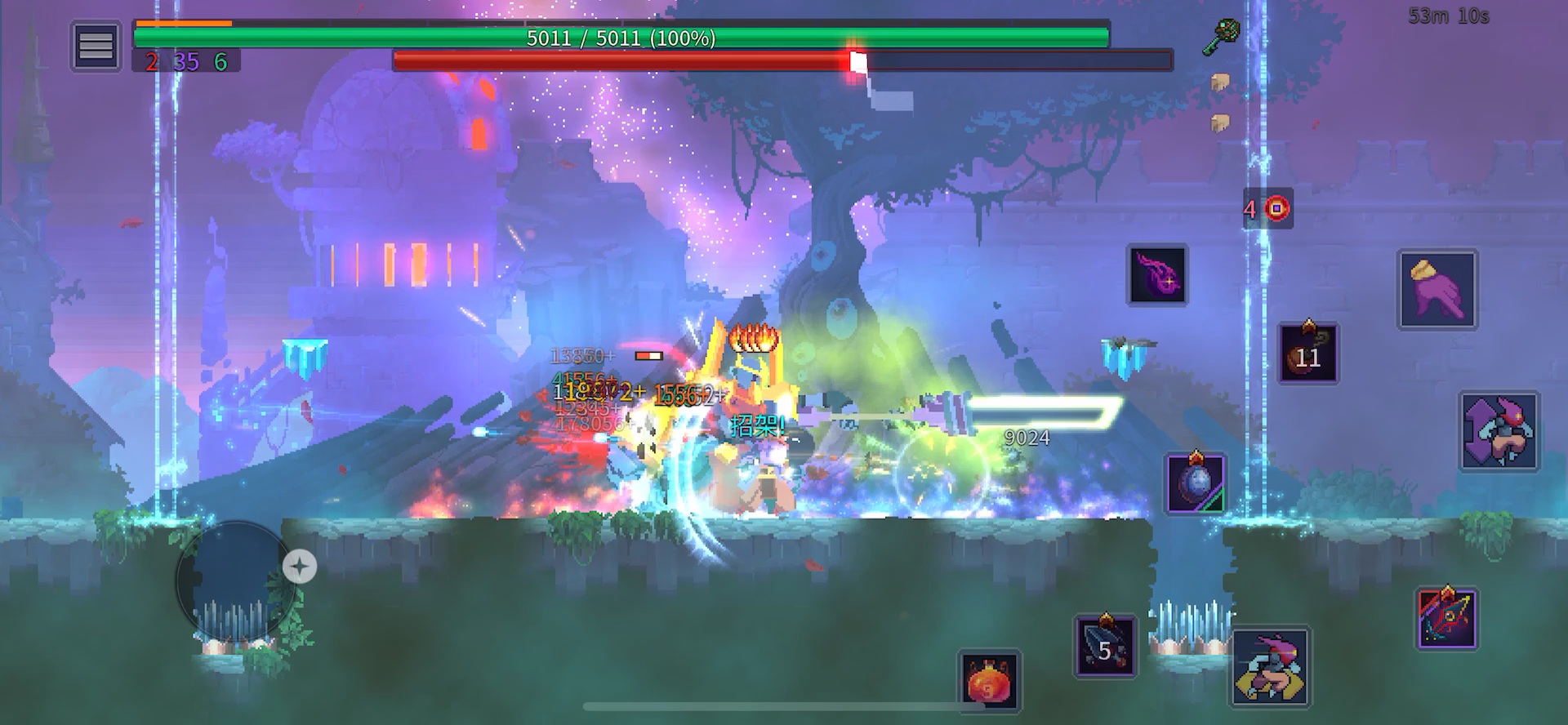
Task: Trigger the purple flame ability icon
Action: [x=1157, y=274]
